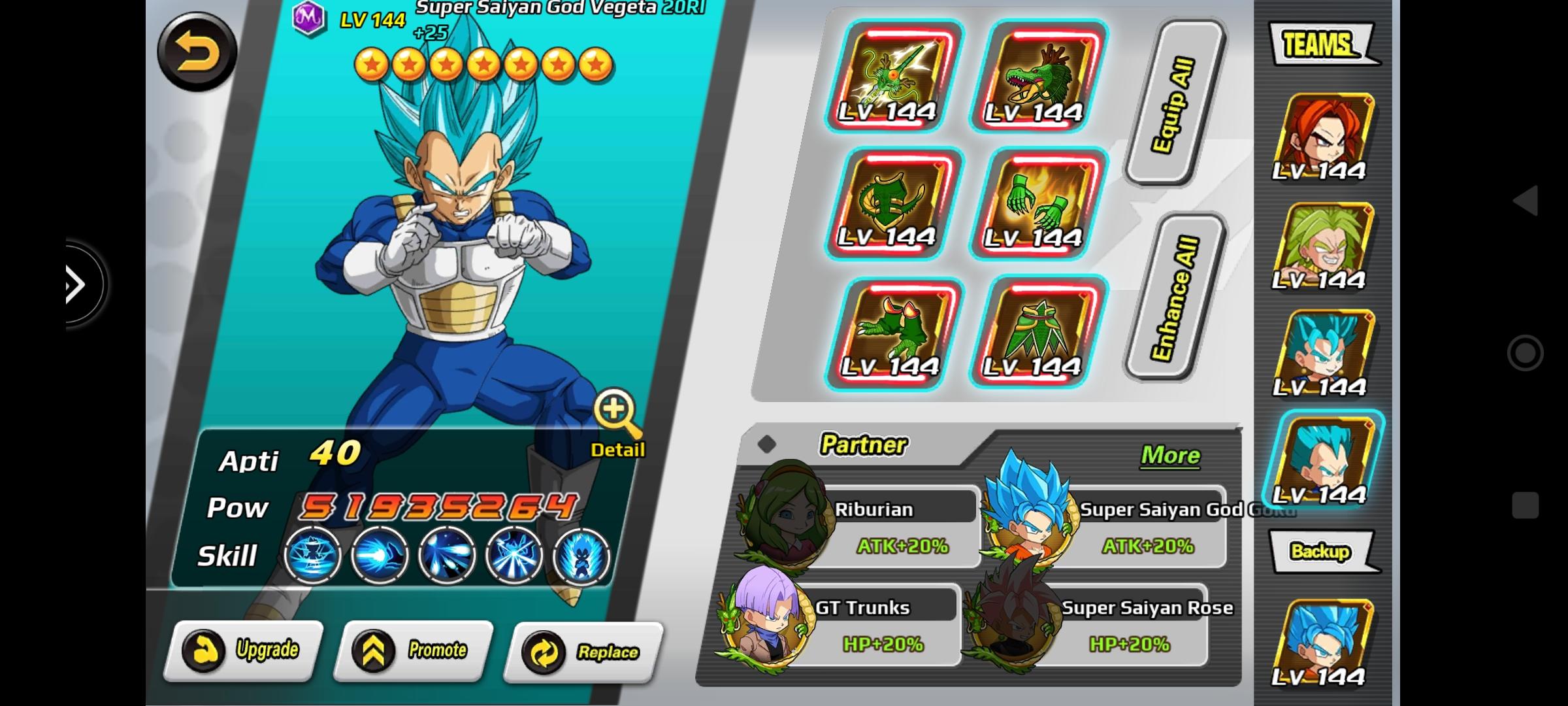The width and height of the screenshot is (1568, 706).
Task: Inspect the flaming green gloves slot
Action: coord(1039,204)
